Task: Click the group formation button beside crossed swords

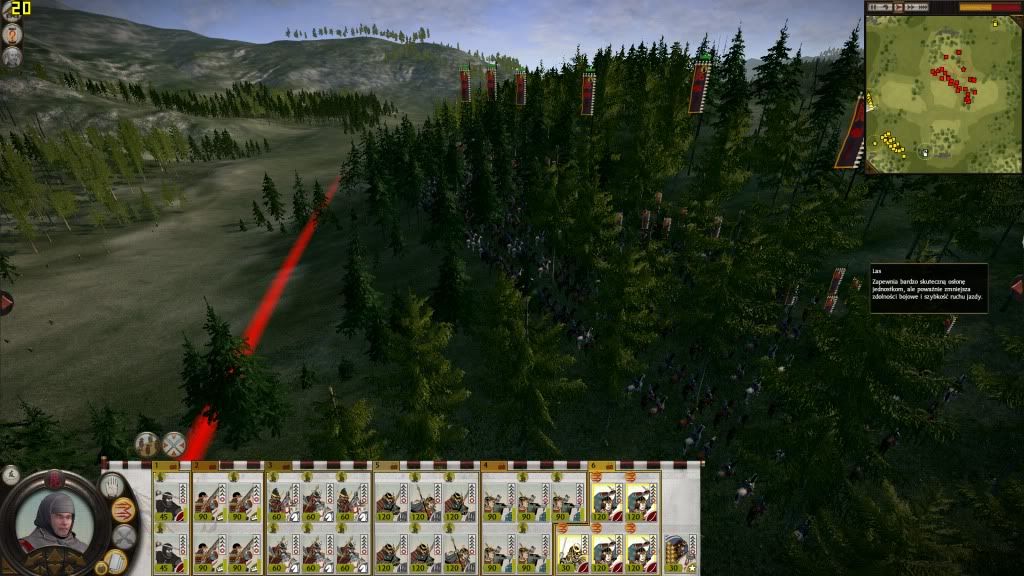Action: coord(147,444)
